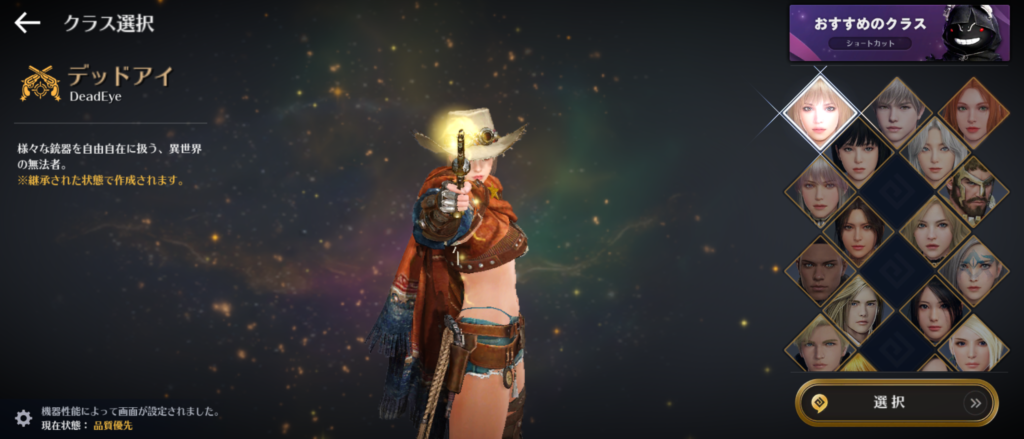
Task: Open the gear settings icon
Action: pos(22,418)
